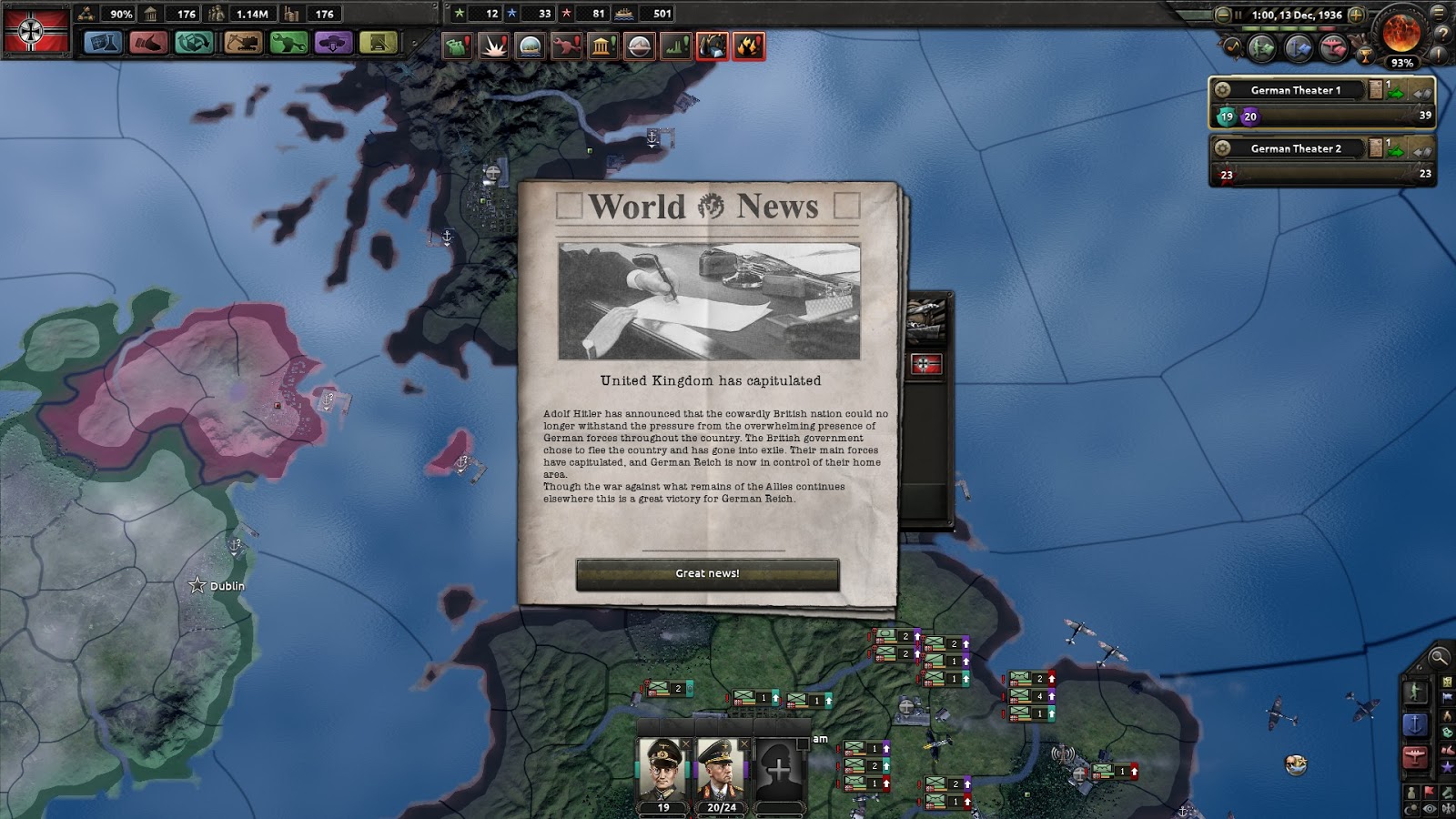
Task: Click the province search magnifier
Action: tap(1438, 657)
